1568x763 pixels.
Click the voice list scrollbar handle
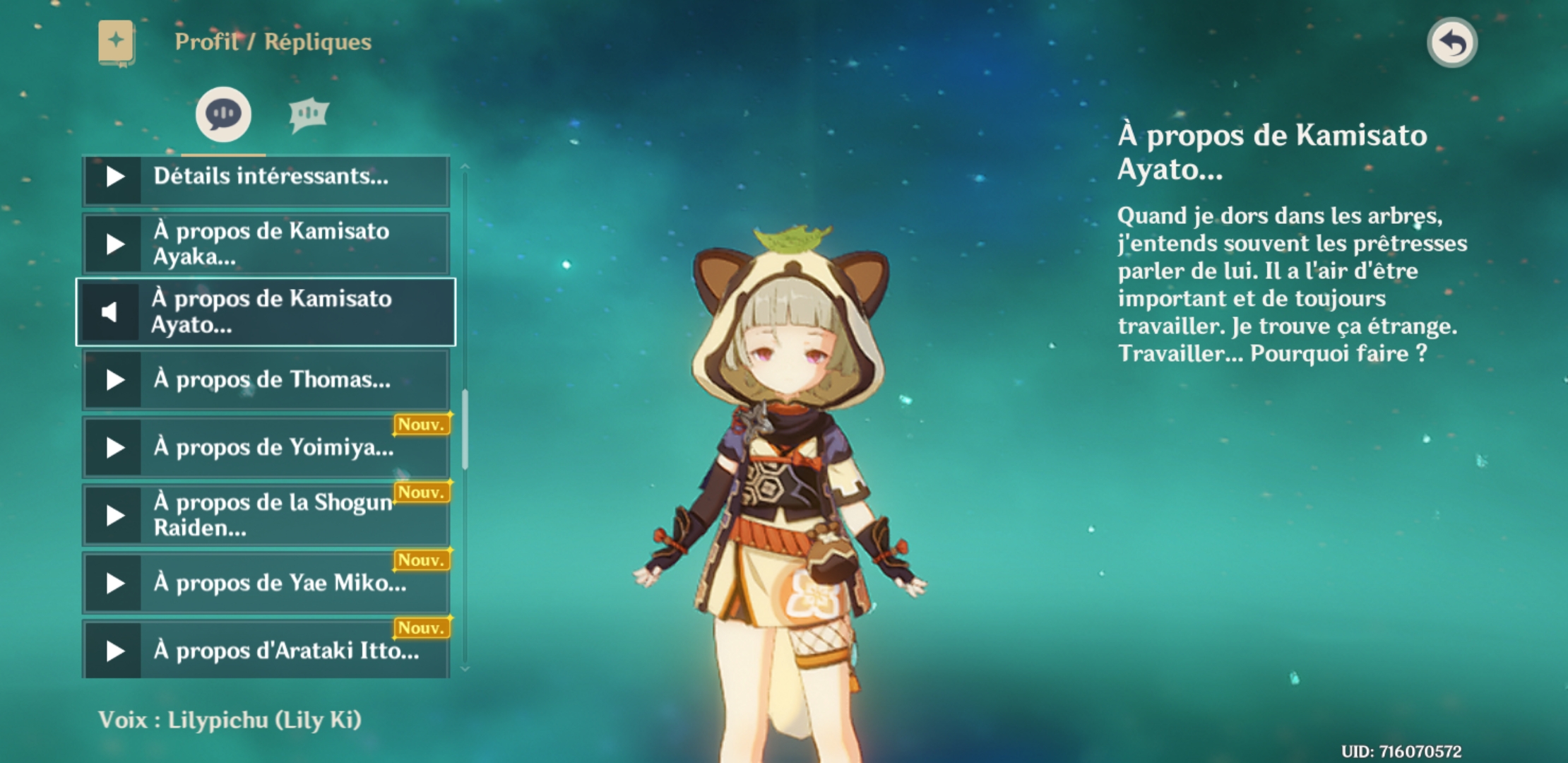coord(465,430)
